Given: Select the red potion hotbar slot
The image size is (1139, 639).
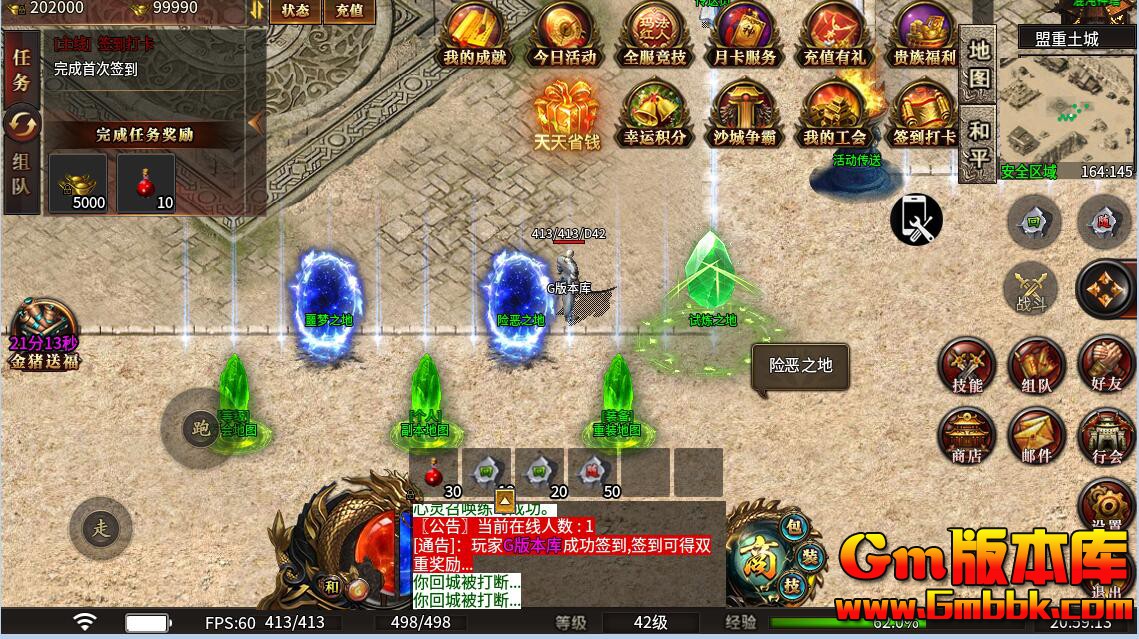Looking at the screenshot, I should point(435,472).
